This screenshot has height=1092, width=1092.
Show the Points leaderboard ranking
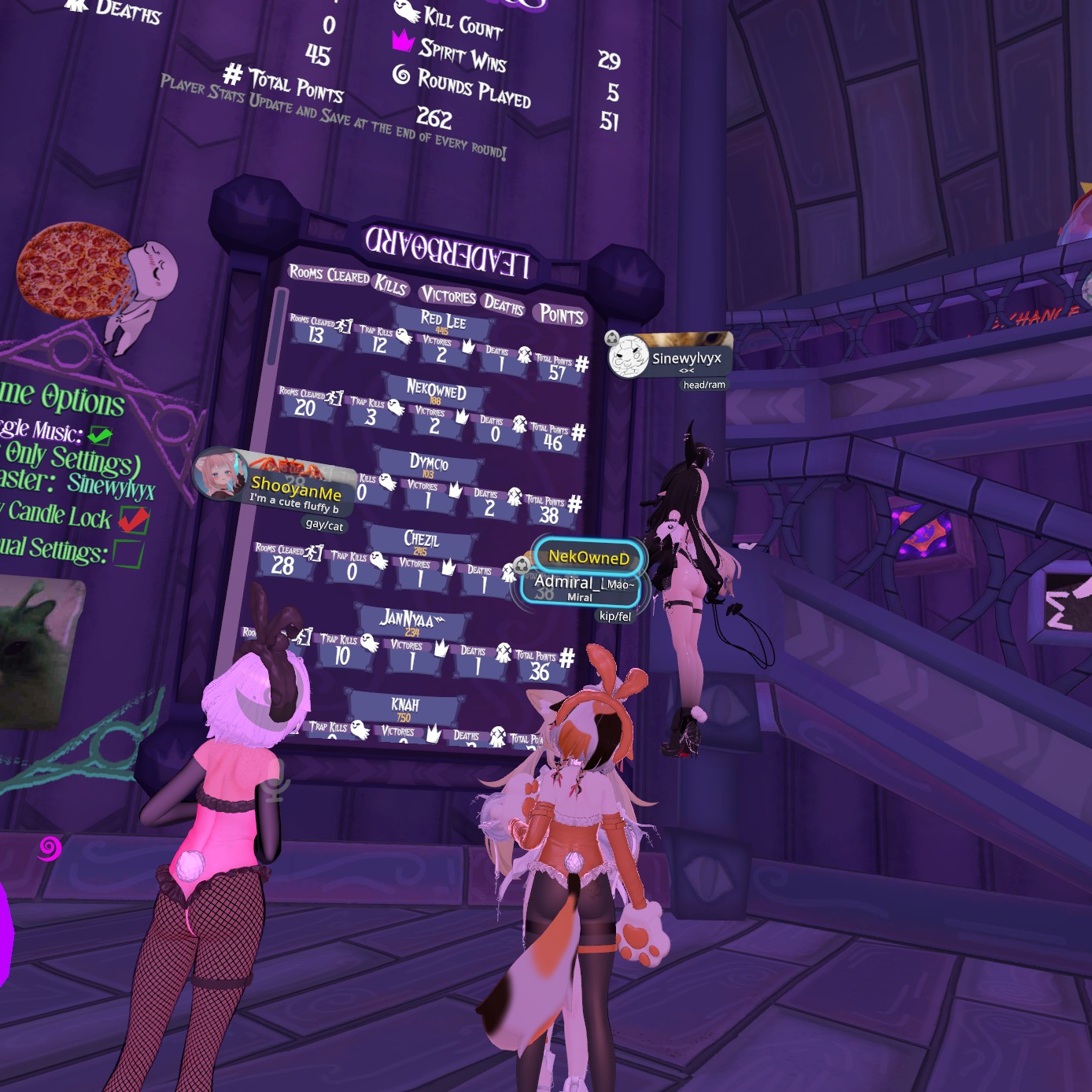(562, 315)
